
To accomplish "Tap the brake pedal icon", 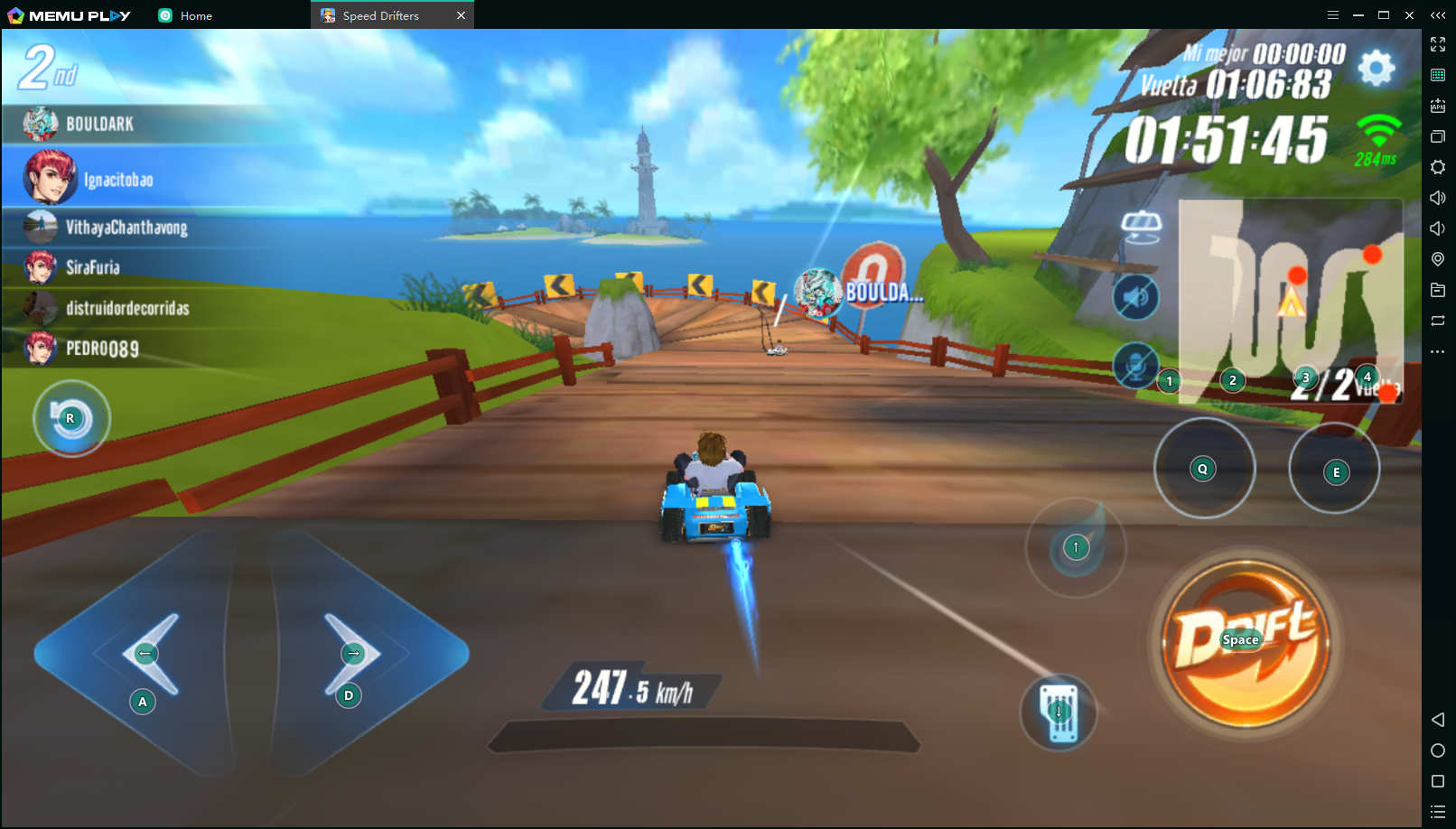I will click(x=1057, y=713).
